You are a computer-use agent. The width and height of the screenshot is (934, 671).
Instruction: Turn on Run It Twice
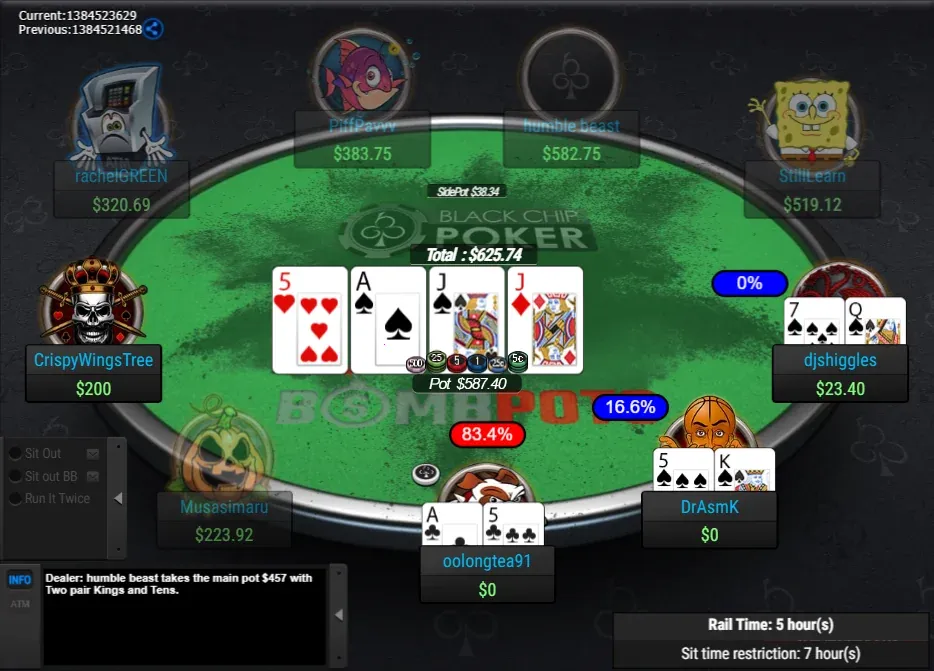click(16, 498)
